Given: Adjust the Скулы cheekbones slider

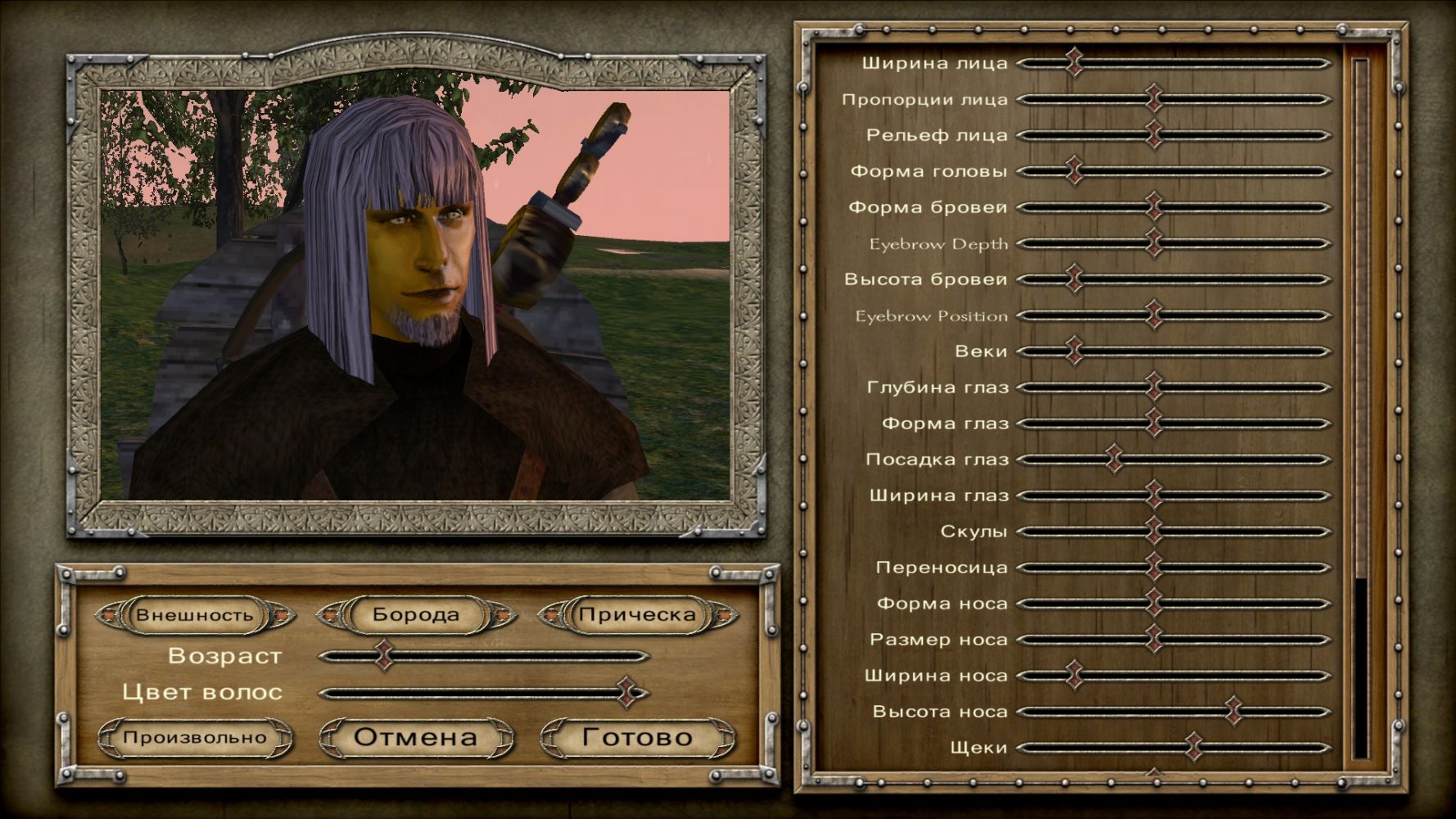Looking at the screenshot, I should tap(1154, 532).
